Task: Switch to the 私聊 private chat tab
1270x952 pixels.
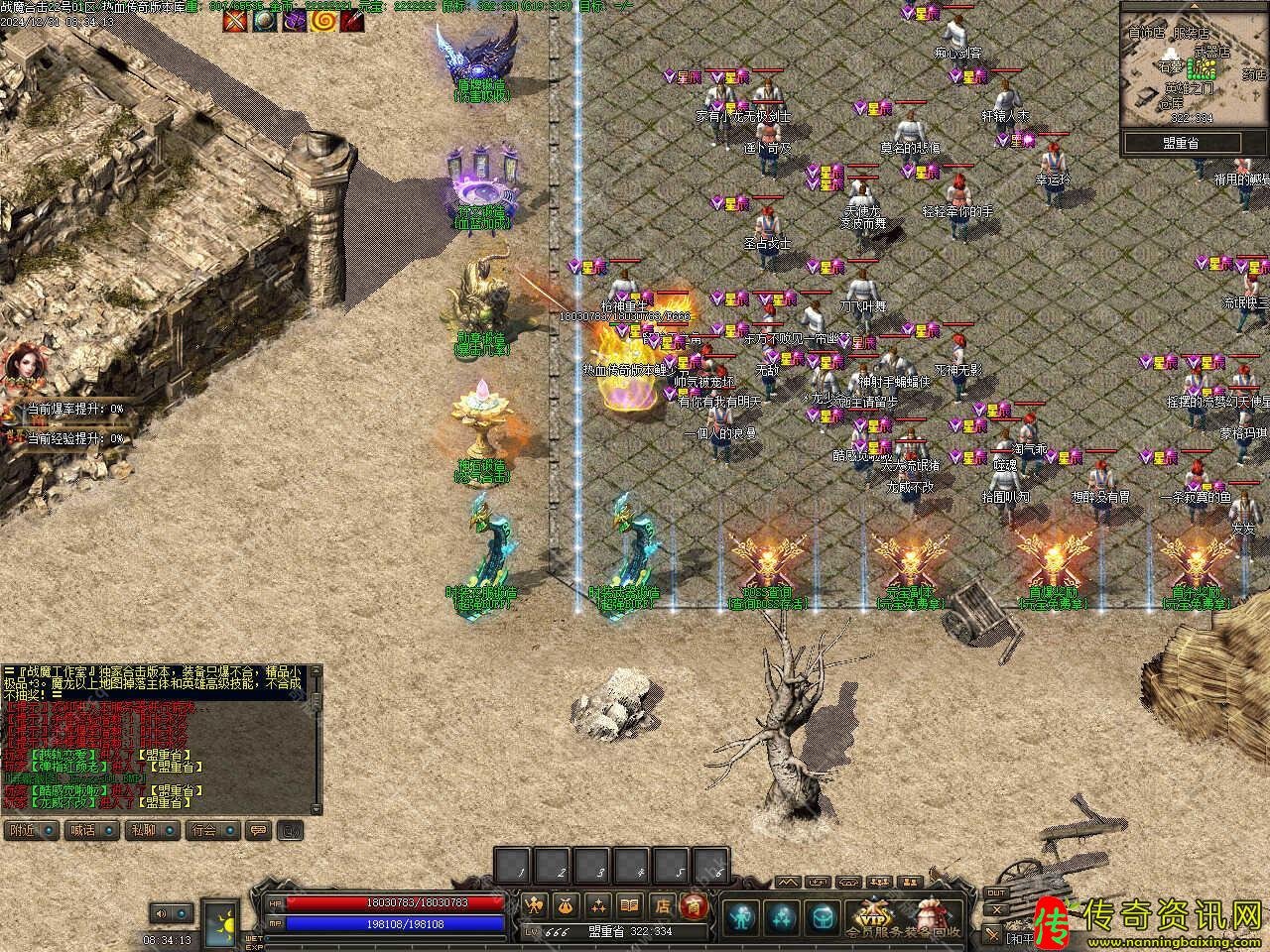Action: tap(143, 830)
